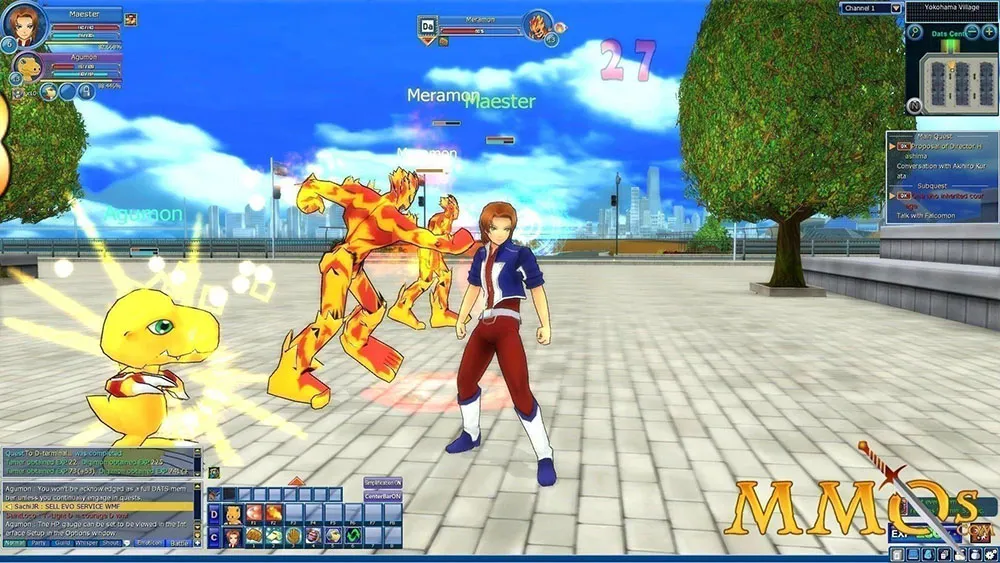Viewport: 1000px width, 563px height.
Task: Switch chat to the Party tab
Action: coord(41,542)
